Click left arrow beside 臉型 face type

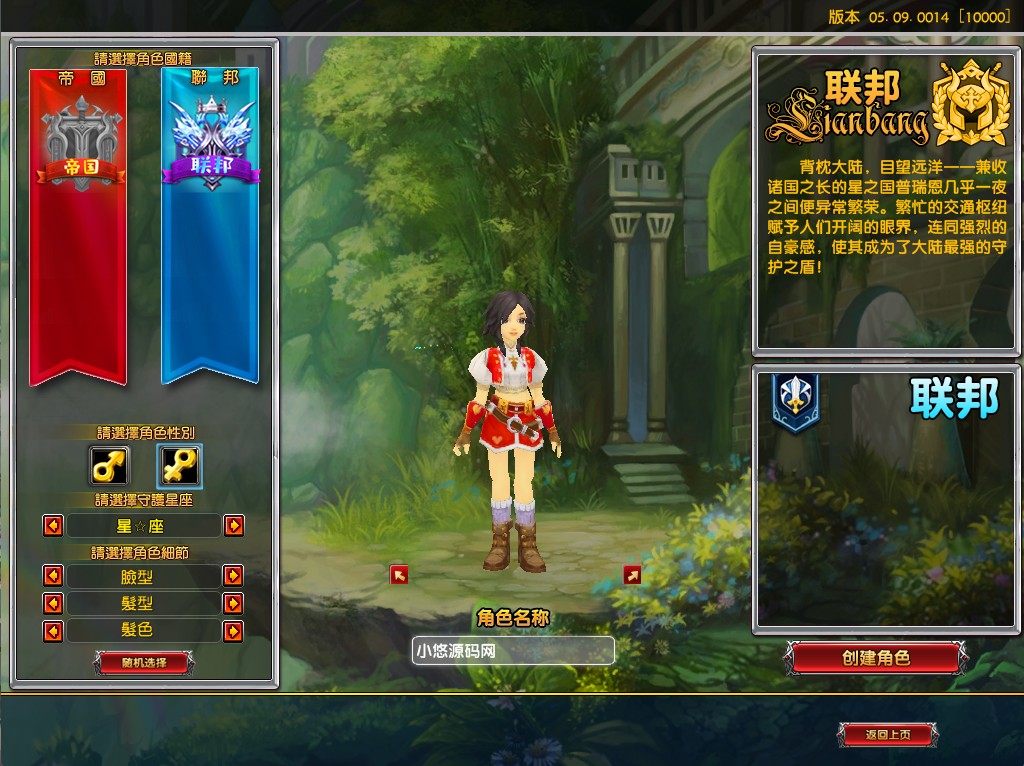53,576
